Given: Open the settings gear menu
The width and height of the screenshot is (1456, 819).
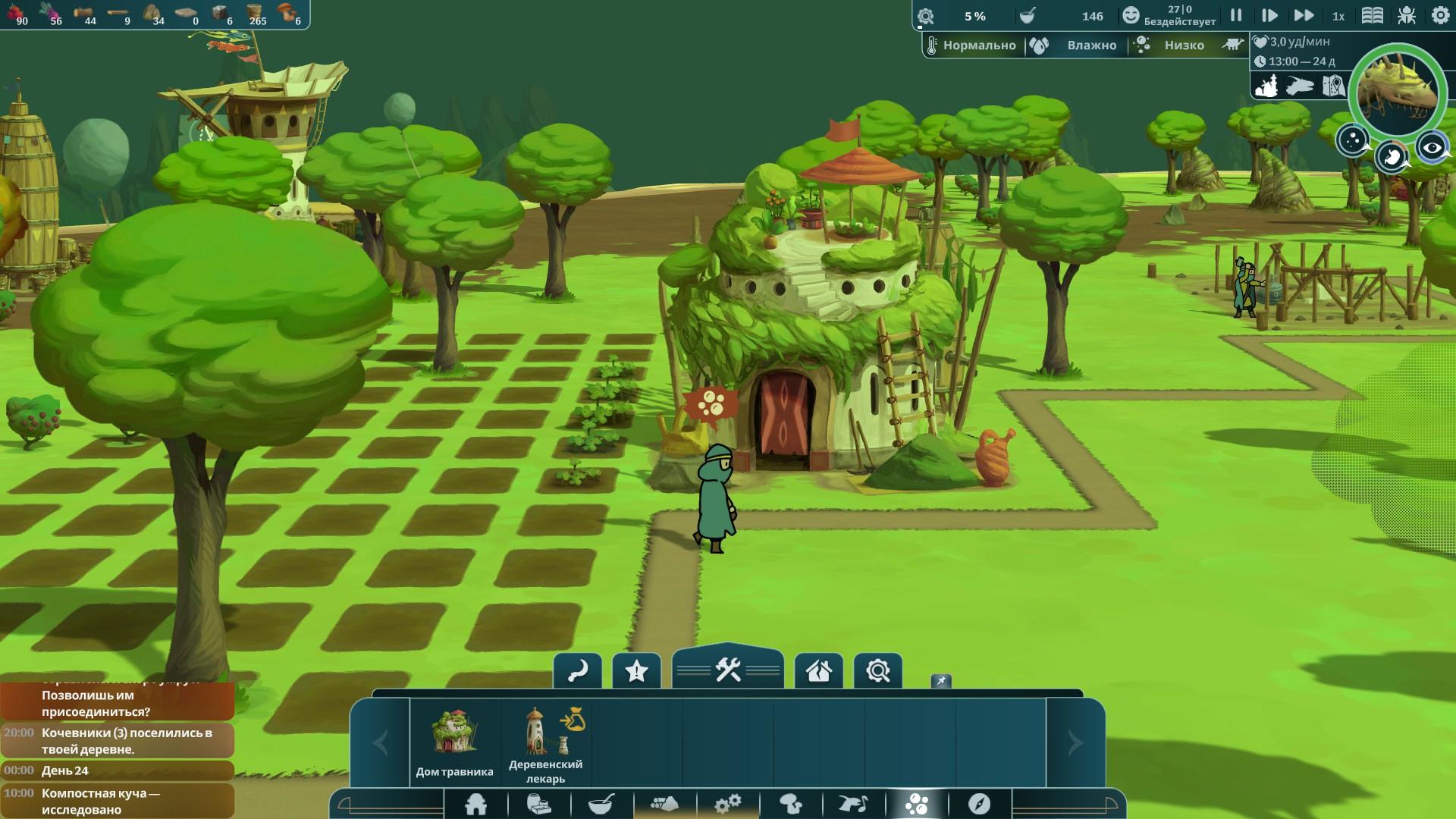Looking at the screenshot, I should (x=1440, y=15).
